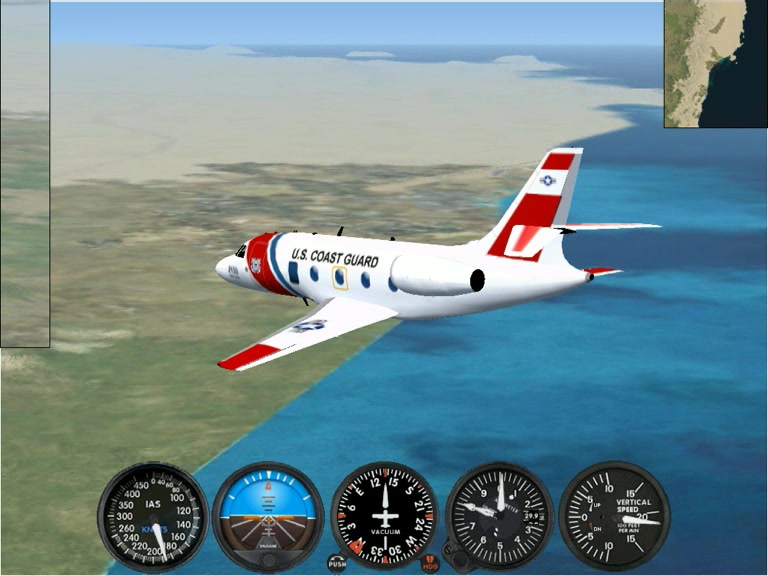The image size is (768, 576).
Task: Click the vacuum heading indicator compass
Action: [x=384, y=517]
